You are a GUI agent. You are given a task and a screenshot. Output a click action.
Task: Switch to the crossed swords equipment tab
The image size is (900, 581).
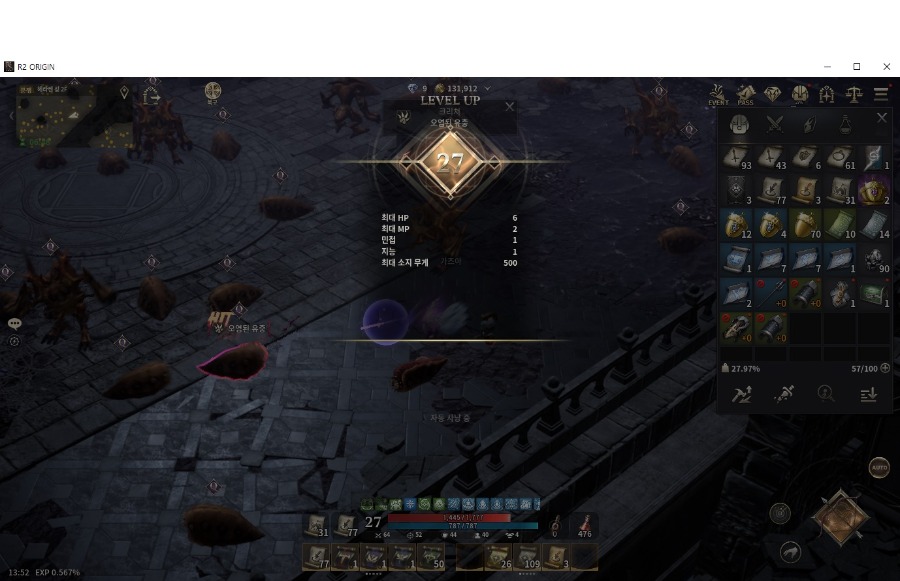click(x=774, y=124)
